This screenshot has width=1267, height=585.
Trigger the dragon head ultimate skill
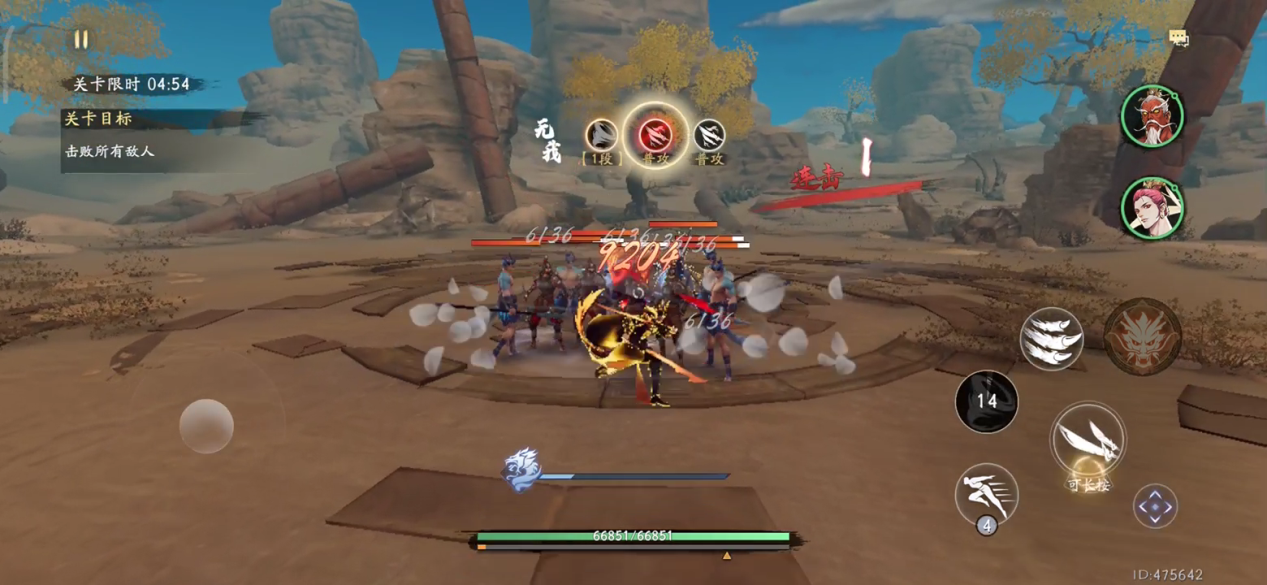pyautogui.click(x=1143, y=337)
